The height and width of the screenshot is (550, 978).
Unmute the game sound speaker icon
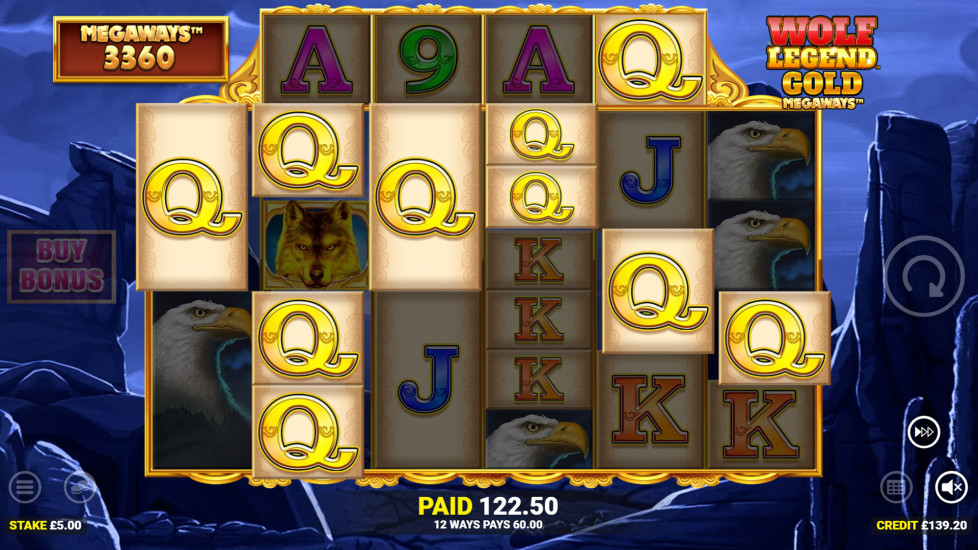(951, 487)
